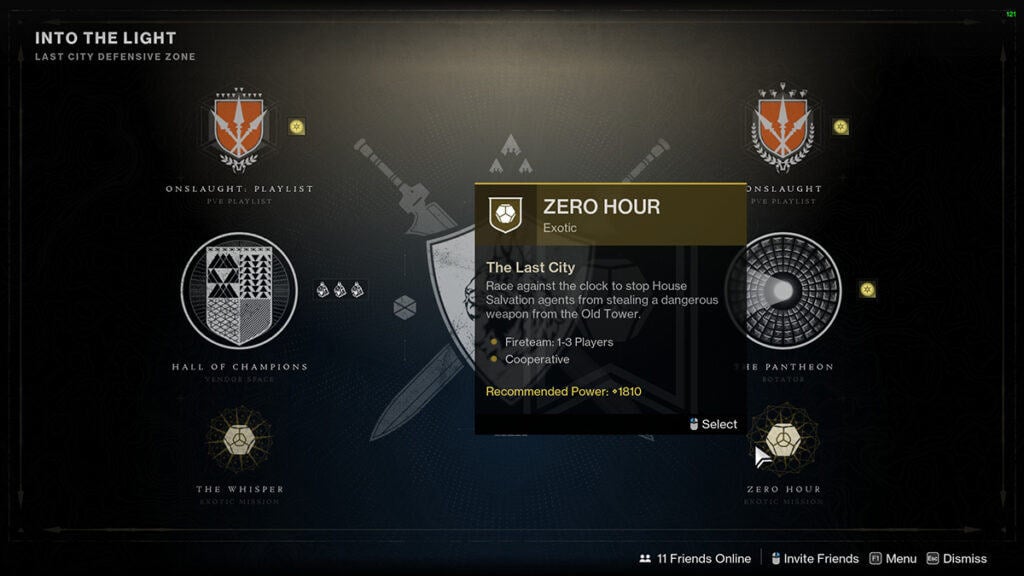Launch The Whisper exotic mission node
The image size is (1024, 576).
tap(239, 440)
